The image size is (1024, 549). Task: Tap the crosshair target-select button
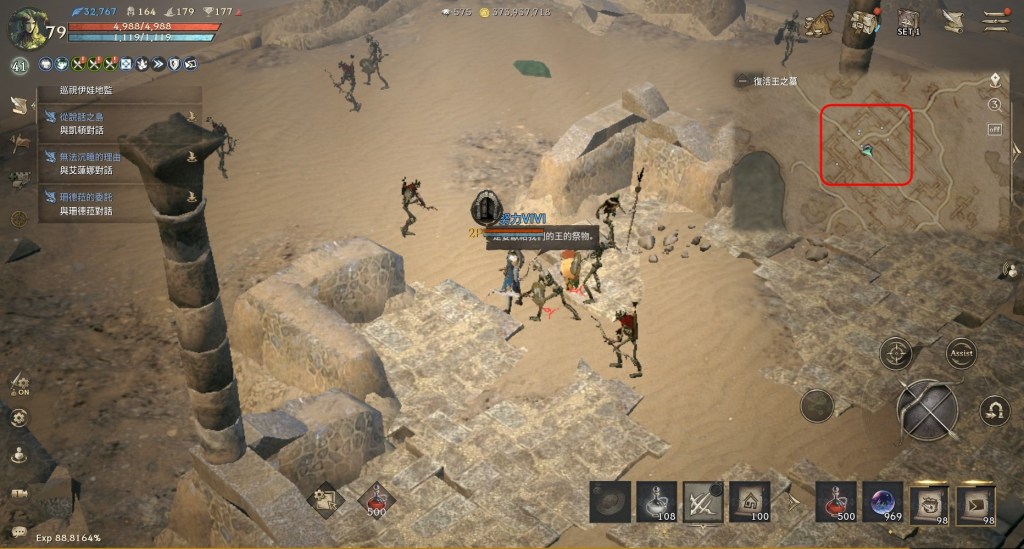[895, 353]
